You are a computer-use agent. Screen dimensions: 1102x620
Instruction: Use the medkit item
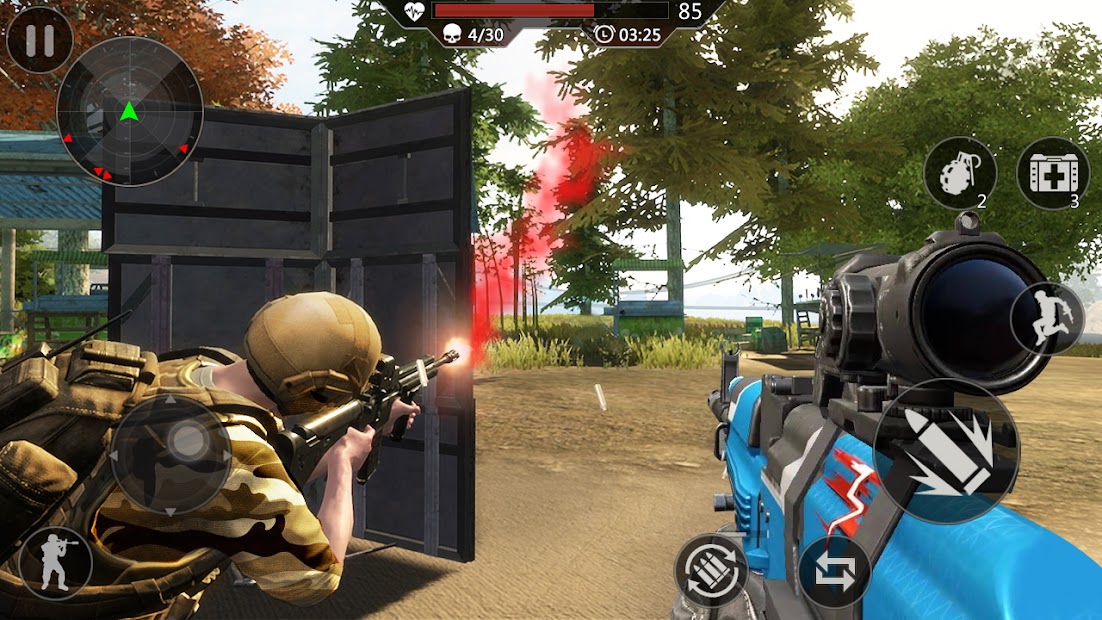(1052, 173)
